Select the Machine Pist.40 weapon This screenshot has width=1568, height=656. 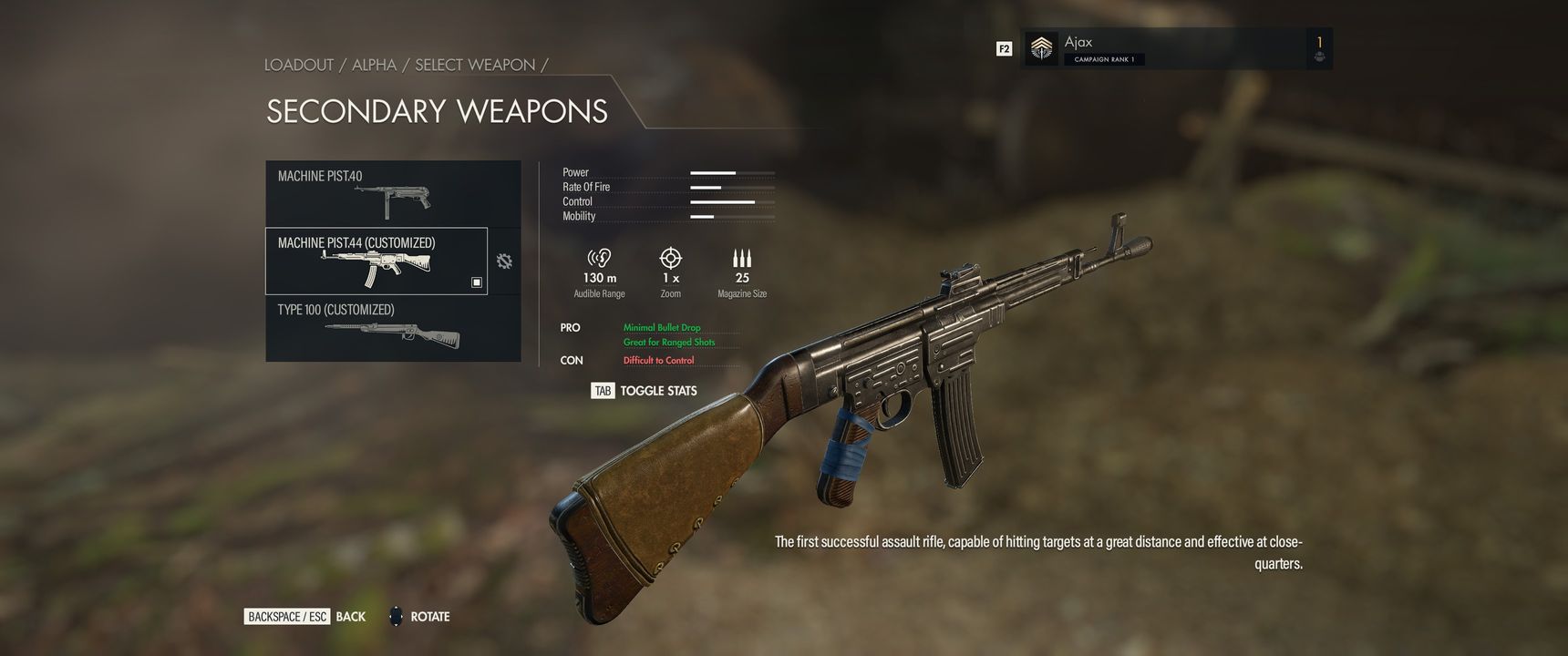393,193
